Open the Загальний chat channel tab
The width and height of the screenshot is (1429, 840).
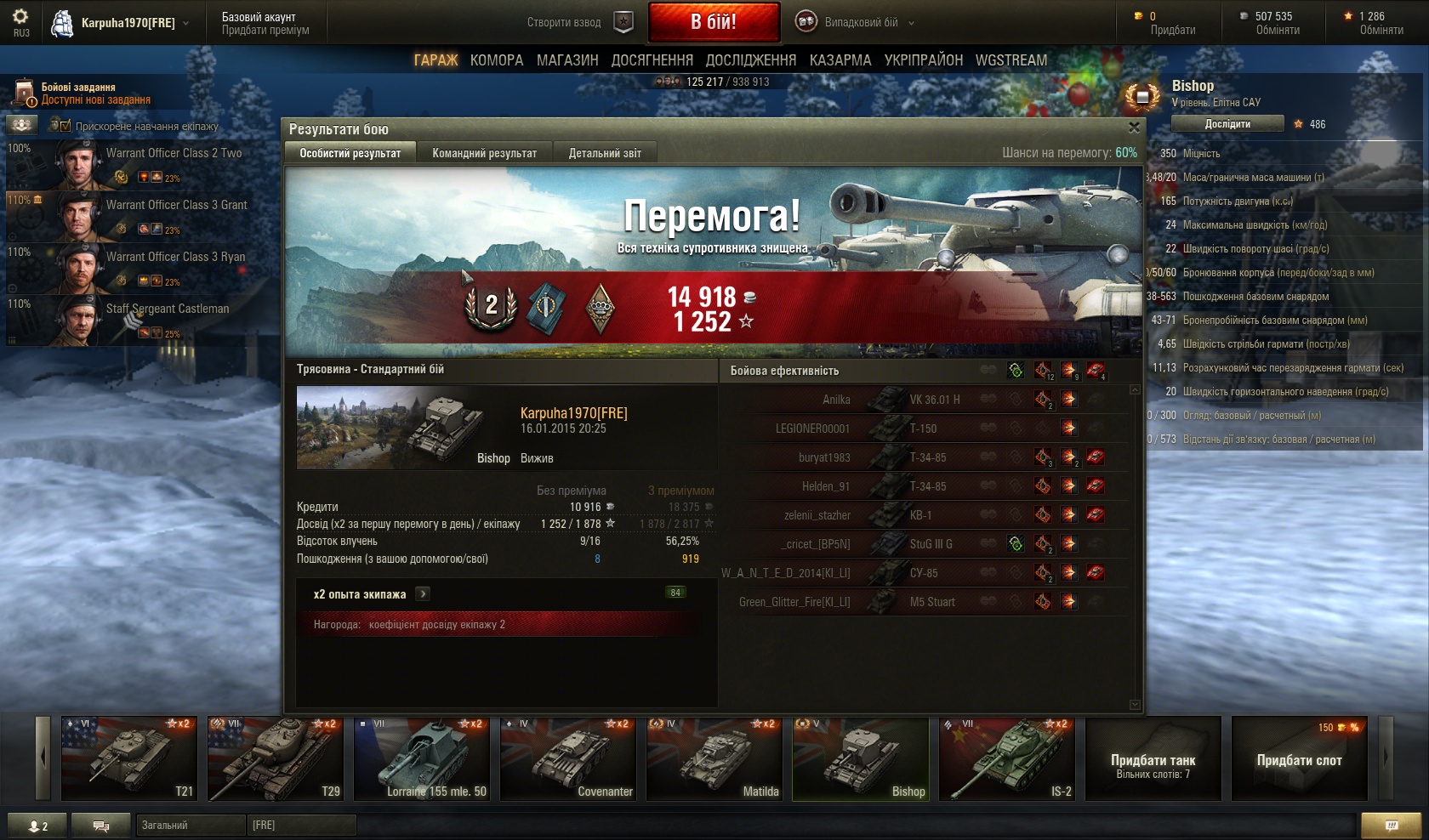190,826
